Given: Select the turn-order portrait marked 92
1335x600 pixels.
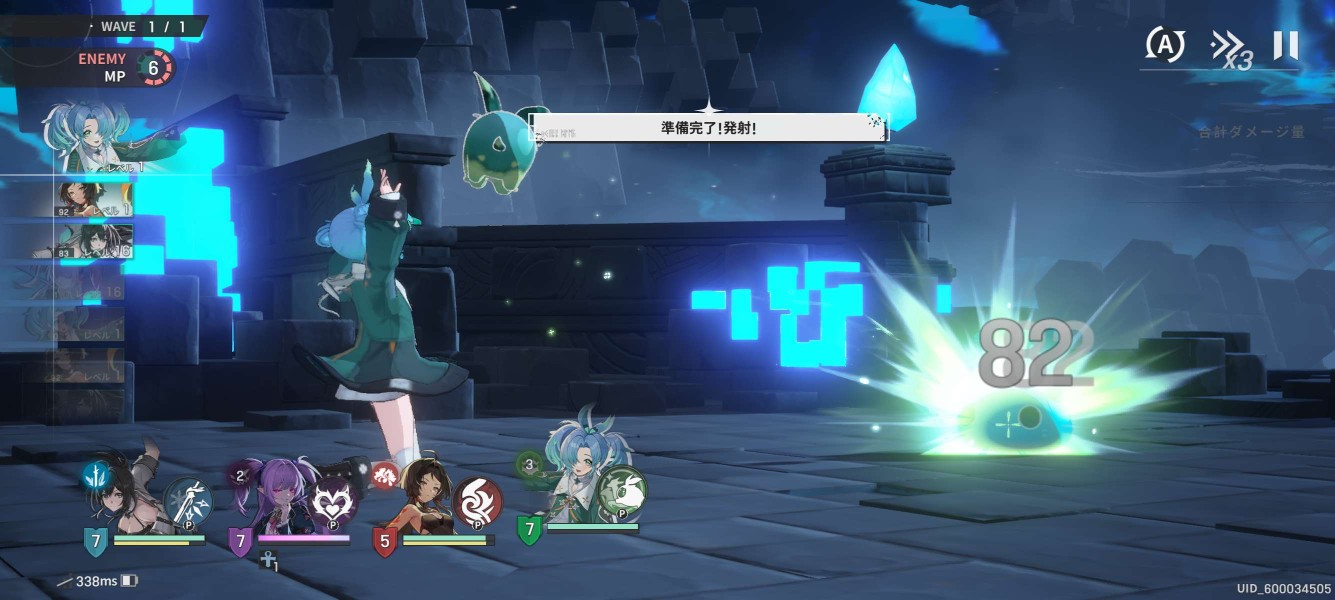Looking at the screenshot, I should point(92,200).
